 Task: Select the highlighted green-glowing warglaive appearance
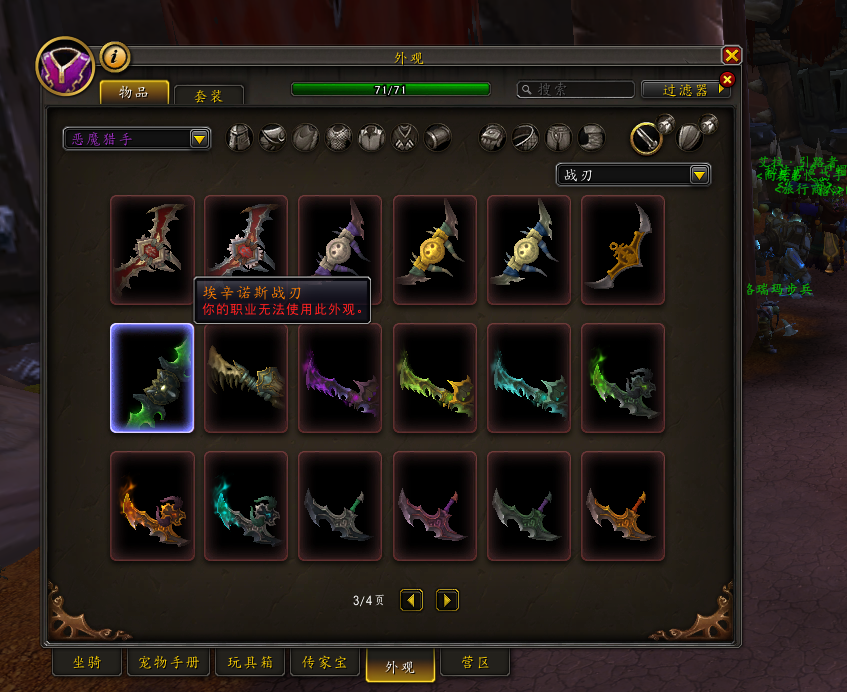pos(152,378)
